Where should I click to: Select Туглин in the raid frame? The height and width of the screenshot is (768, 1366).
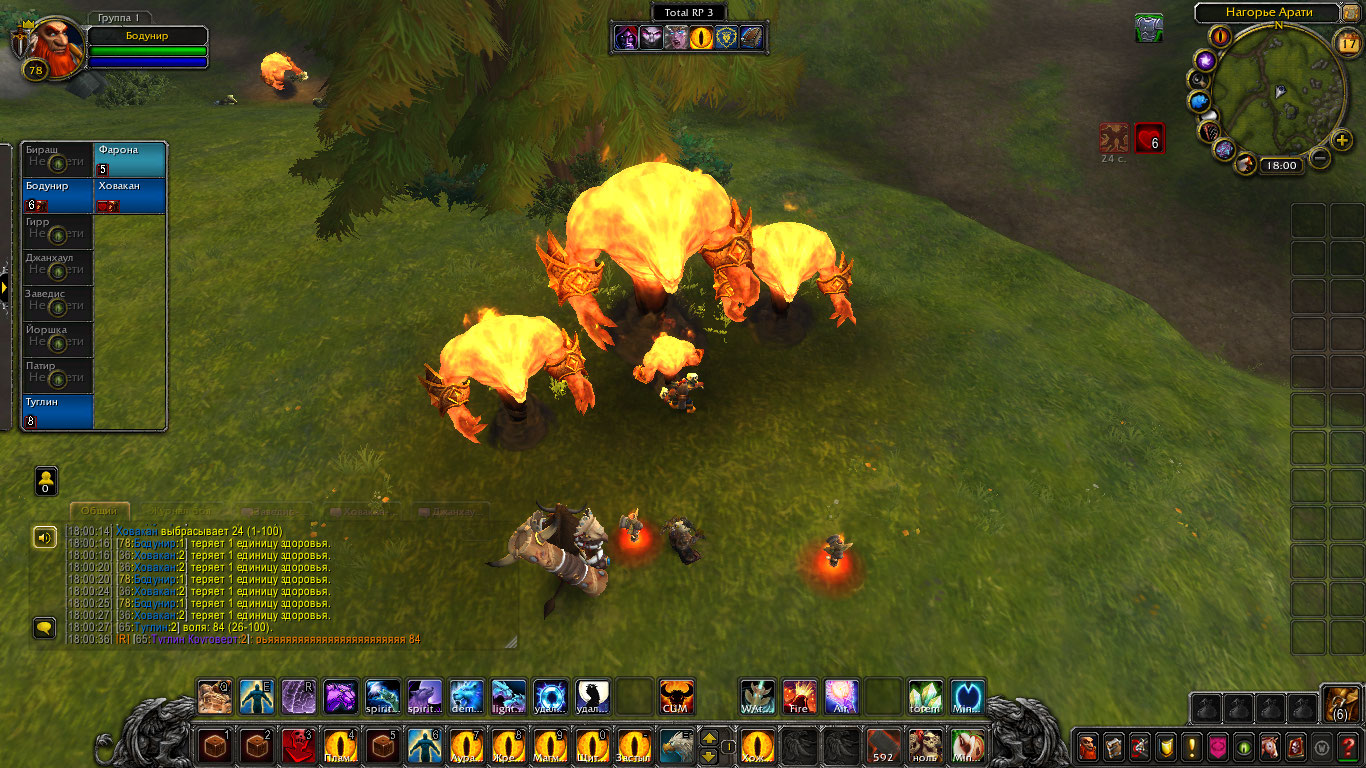point(57,412)
